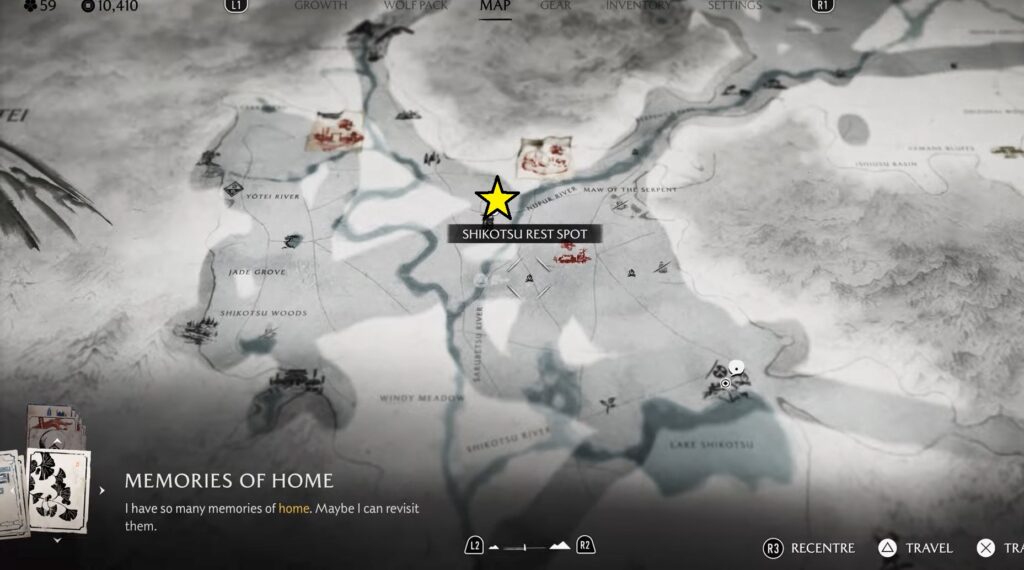The height and width of the screenshot is (570, 1024).
Task: Select the Map tab
Action: [495, 5]
